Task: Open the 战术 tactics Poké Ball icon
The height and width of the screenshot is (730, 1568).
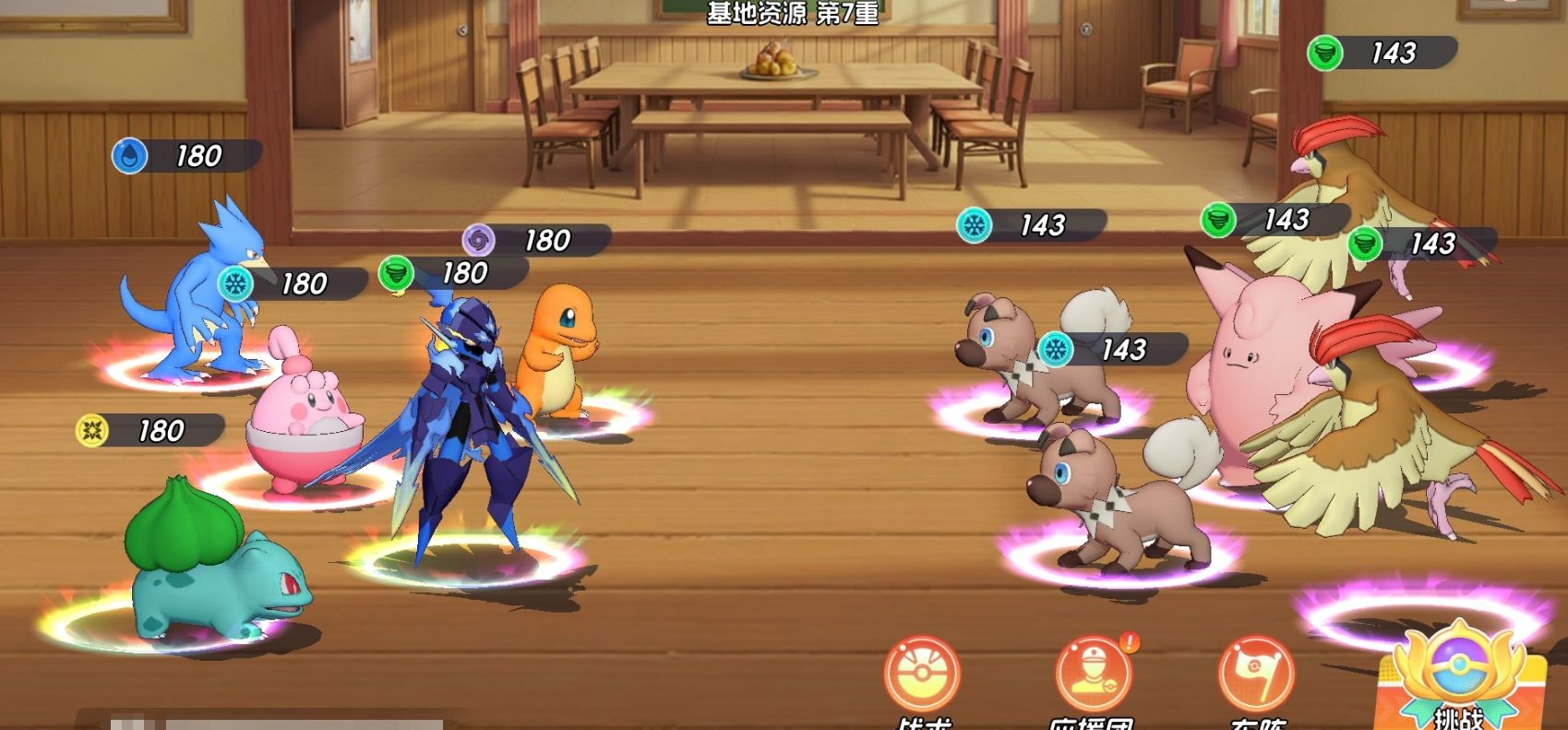Action: [921, 676]
